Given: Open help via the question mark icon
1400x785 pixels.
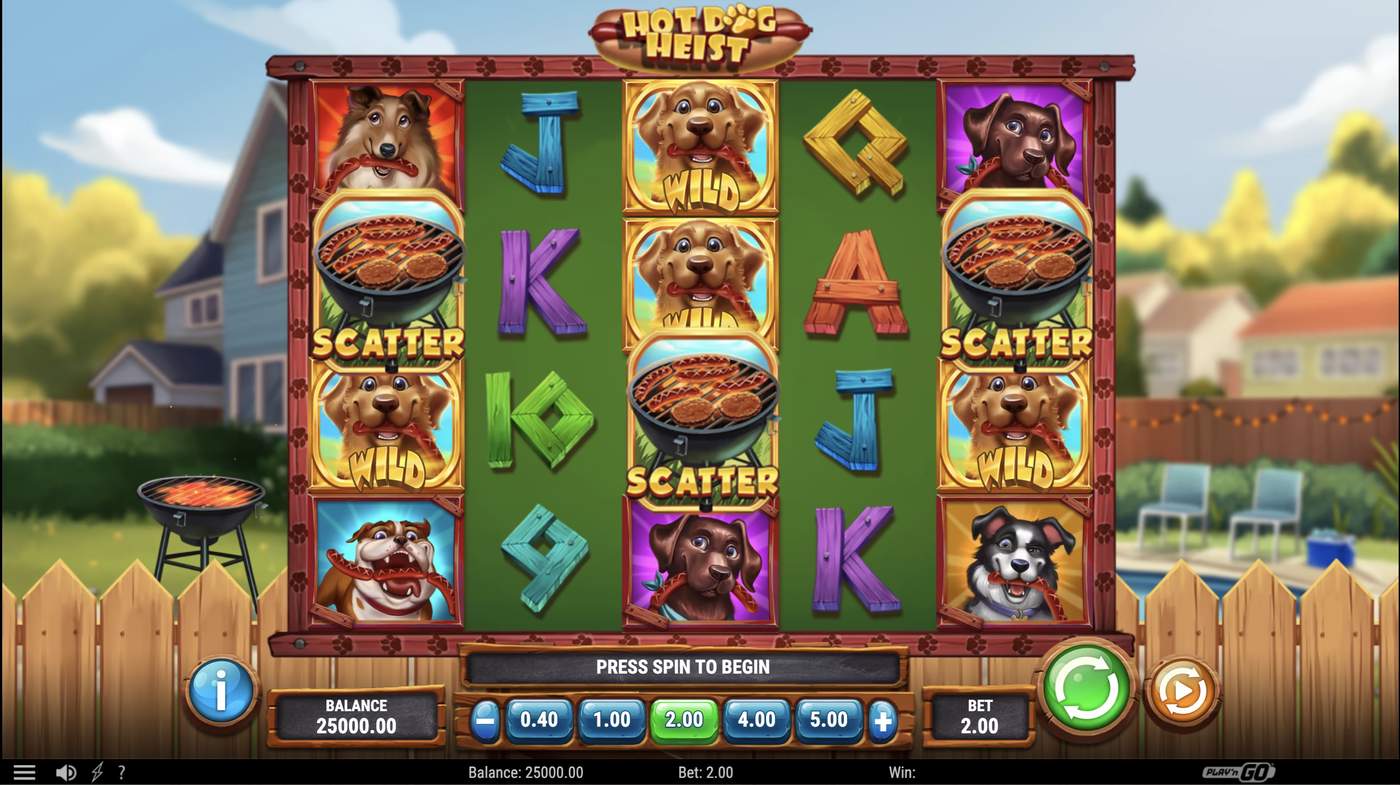Looking at the screenshot, I should [x=122, y=771].
